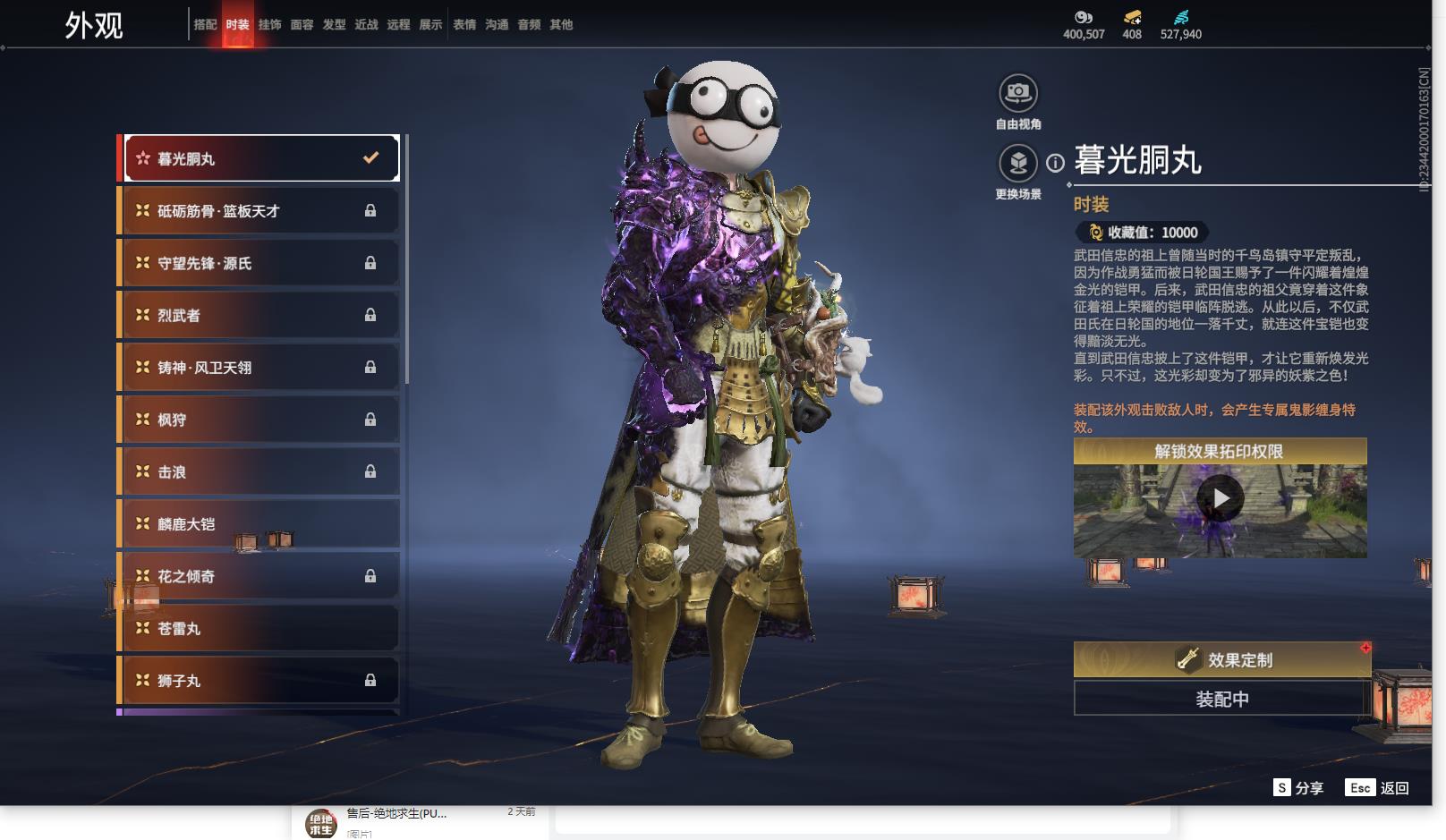
Task: Open the 发型 hairstyle tab
Action: tap(334, 25)
